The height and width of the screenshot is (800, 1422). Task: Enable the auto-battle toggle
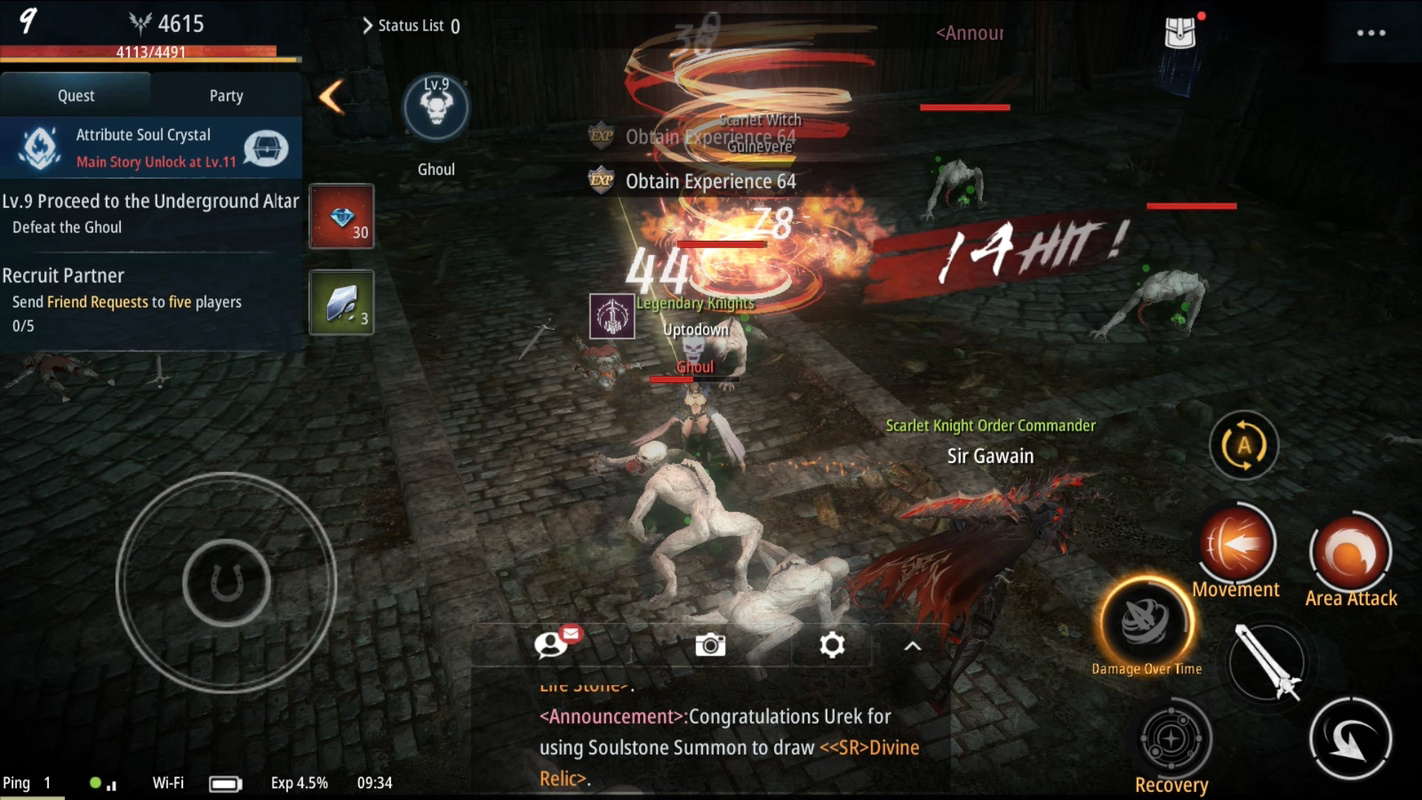pos(1242,446)
